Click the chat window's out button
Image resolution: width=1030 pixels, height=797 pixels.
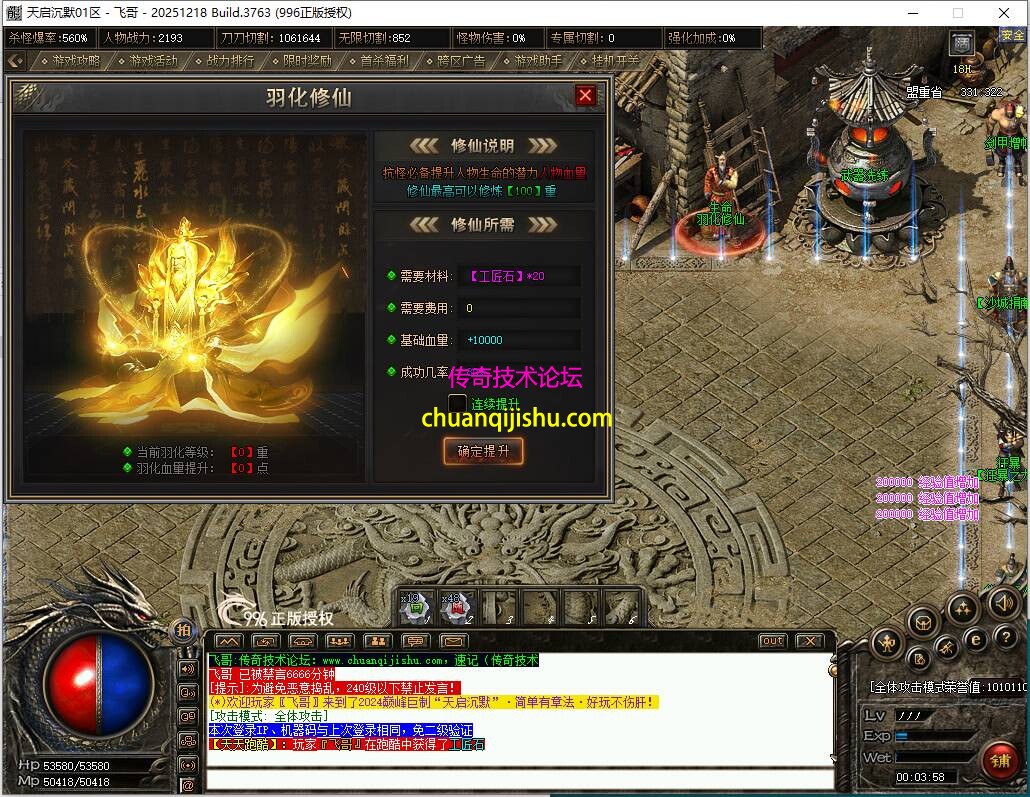click(x=772, y=641)
